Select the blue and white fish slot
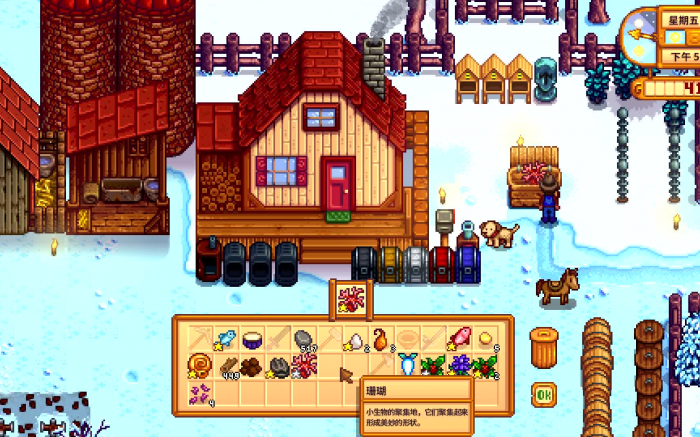Image resolution: width=700 pixels, height=437 pixels. coord(407,365)
